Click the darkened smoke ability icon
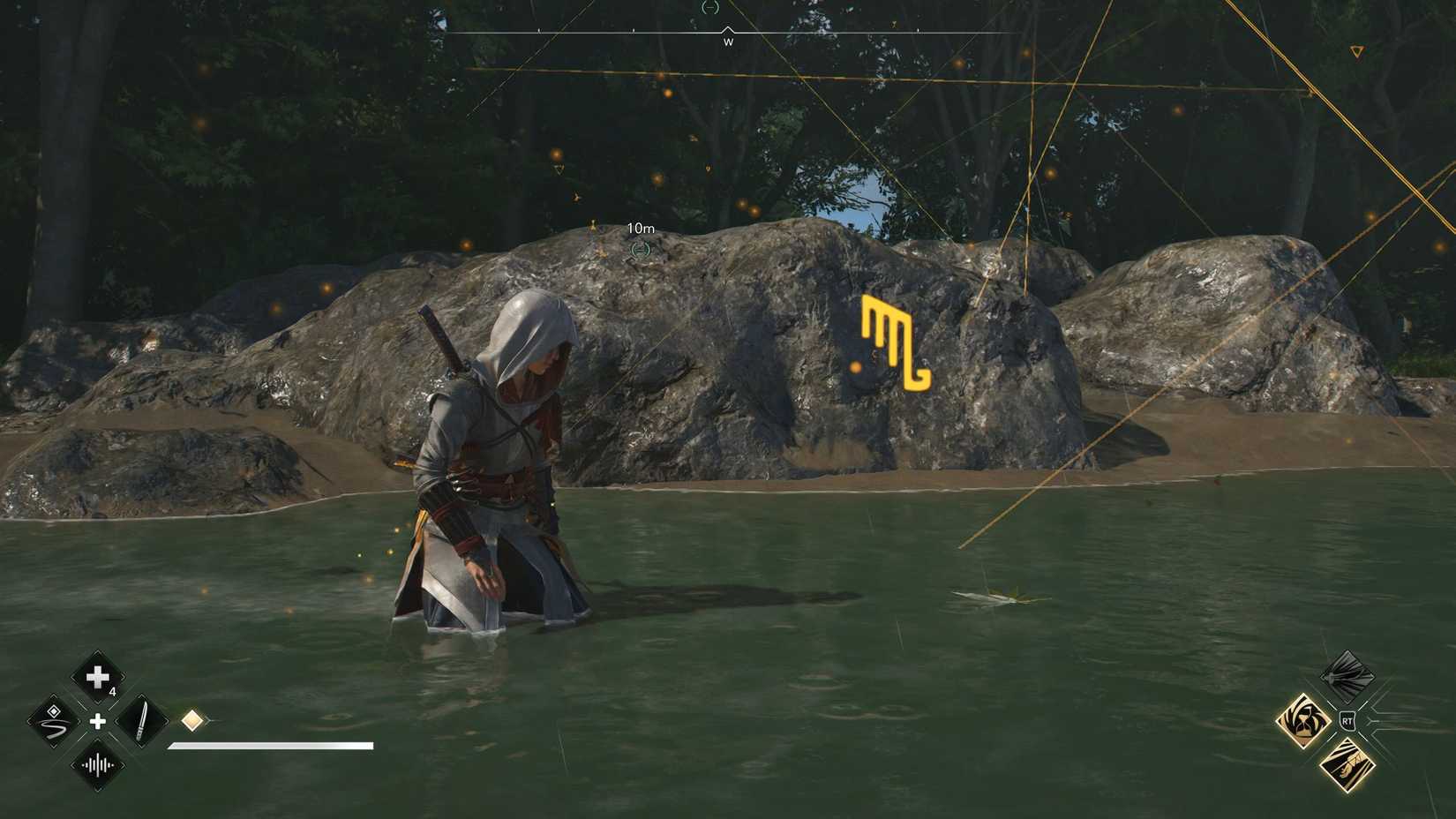Screen dimensions: 1456x819 tap(1347, 676)
